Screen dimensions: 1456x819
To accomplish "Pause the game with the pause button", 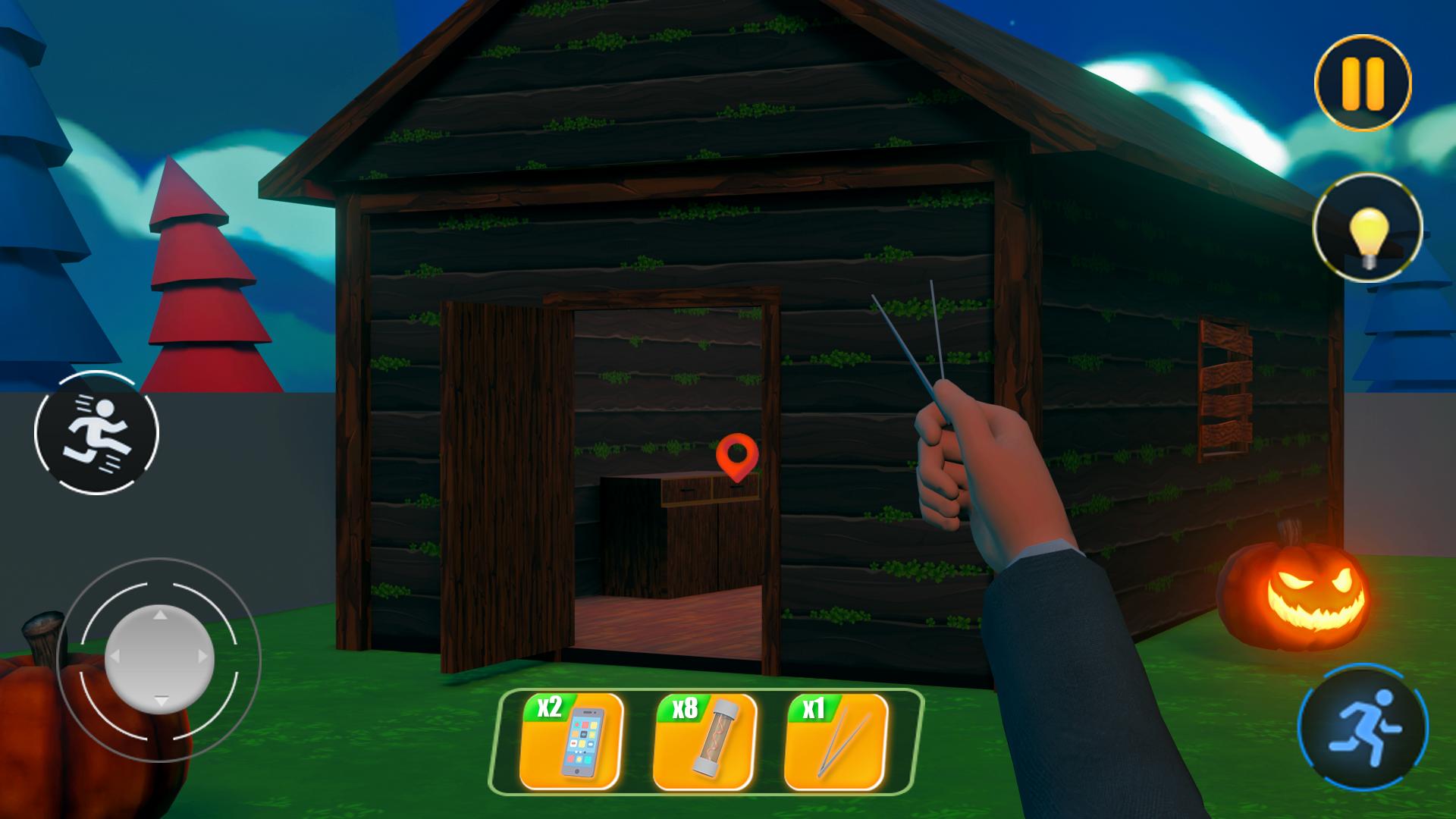I will (1363, 83).
